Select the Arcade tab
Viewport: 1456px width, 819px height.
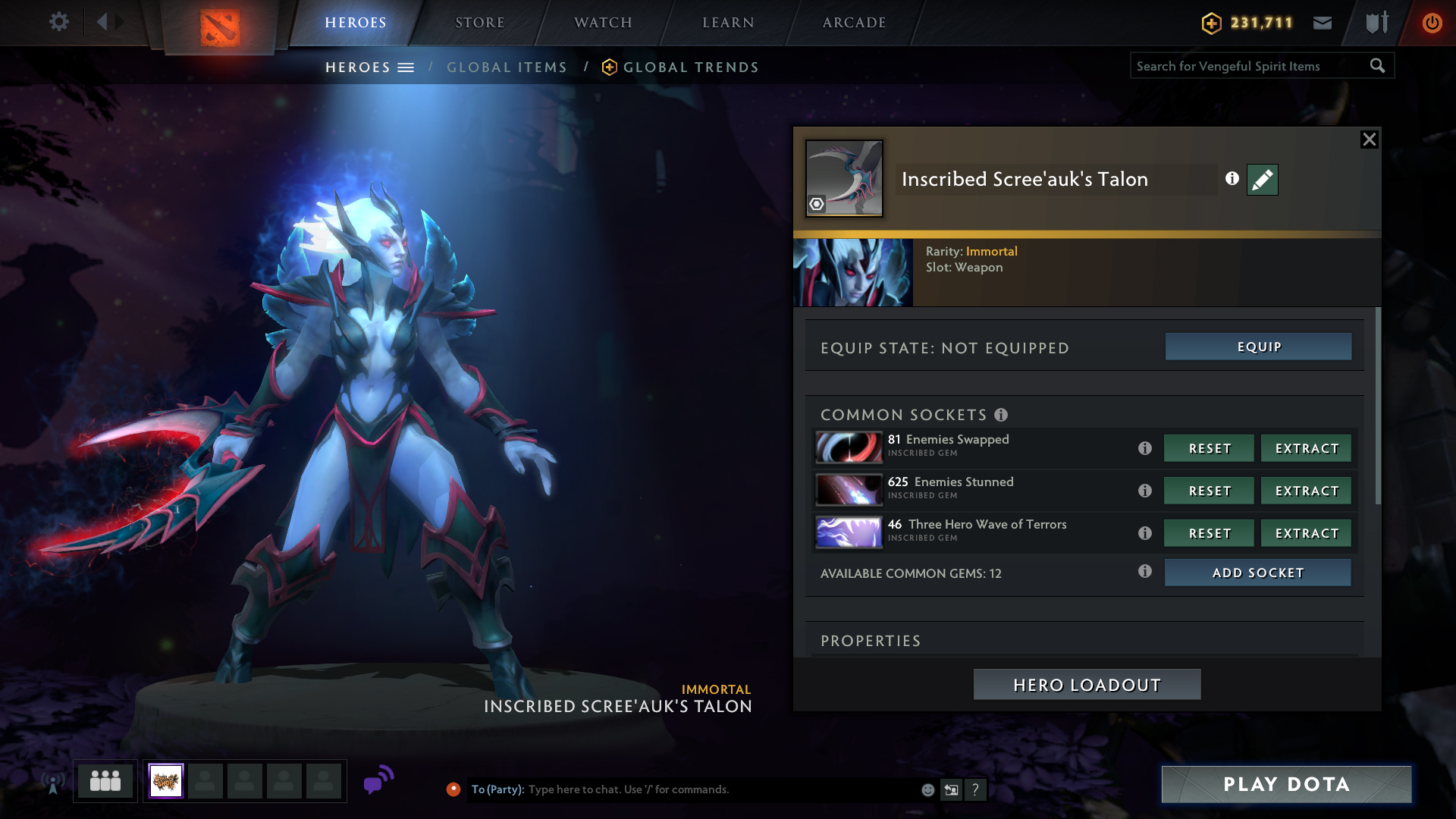854,23
